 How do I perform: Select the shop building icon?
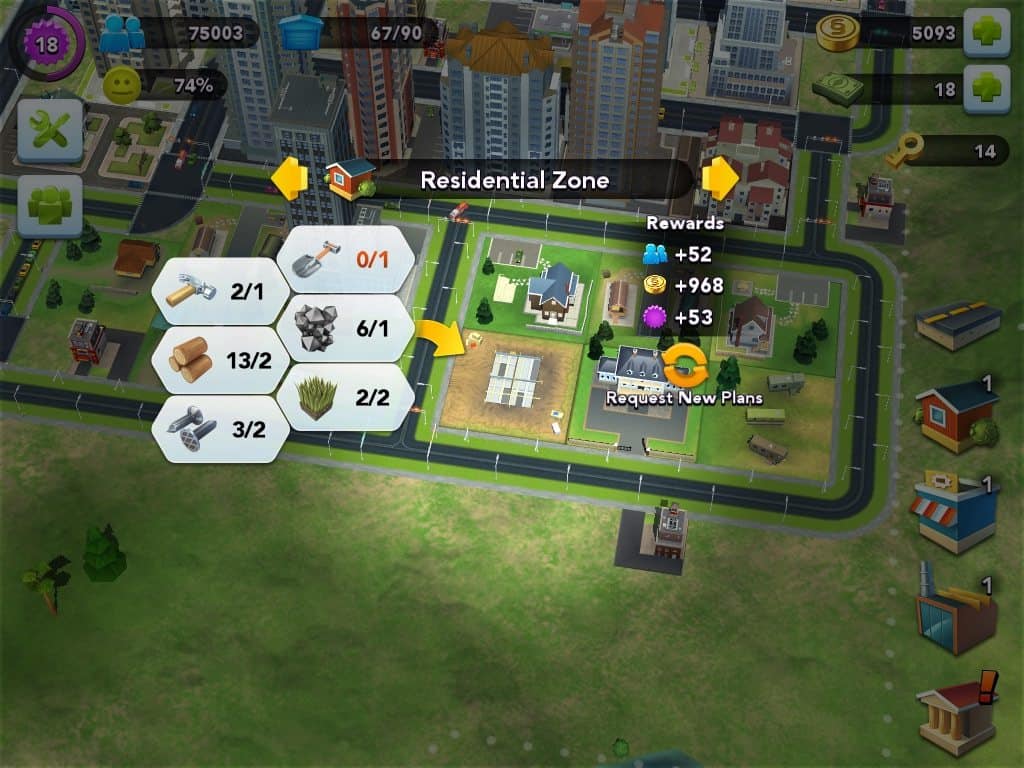[x=954, y=513]
